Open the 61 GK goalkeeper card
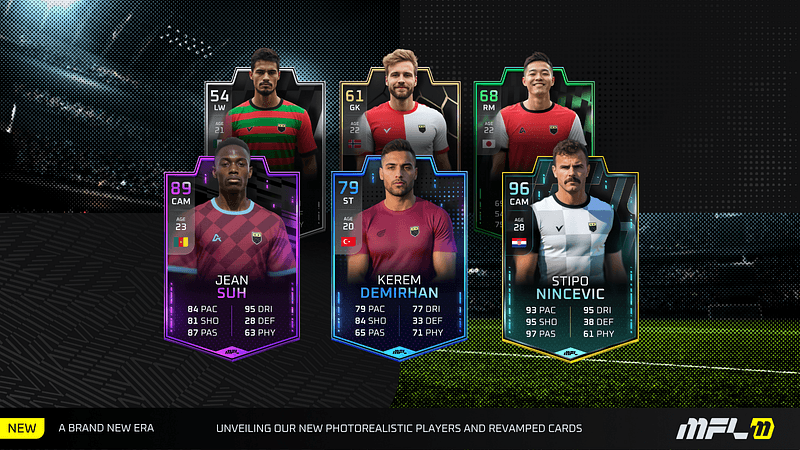This screenshot has height=450, width=800. tap(399, 105)
